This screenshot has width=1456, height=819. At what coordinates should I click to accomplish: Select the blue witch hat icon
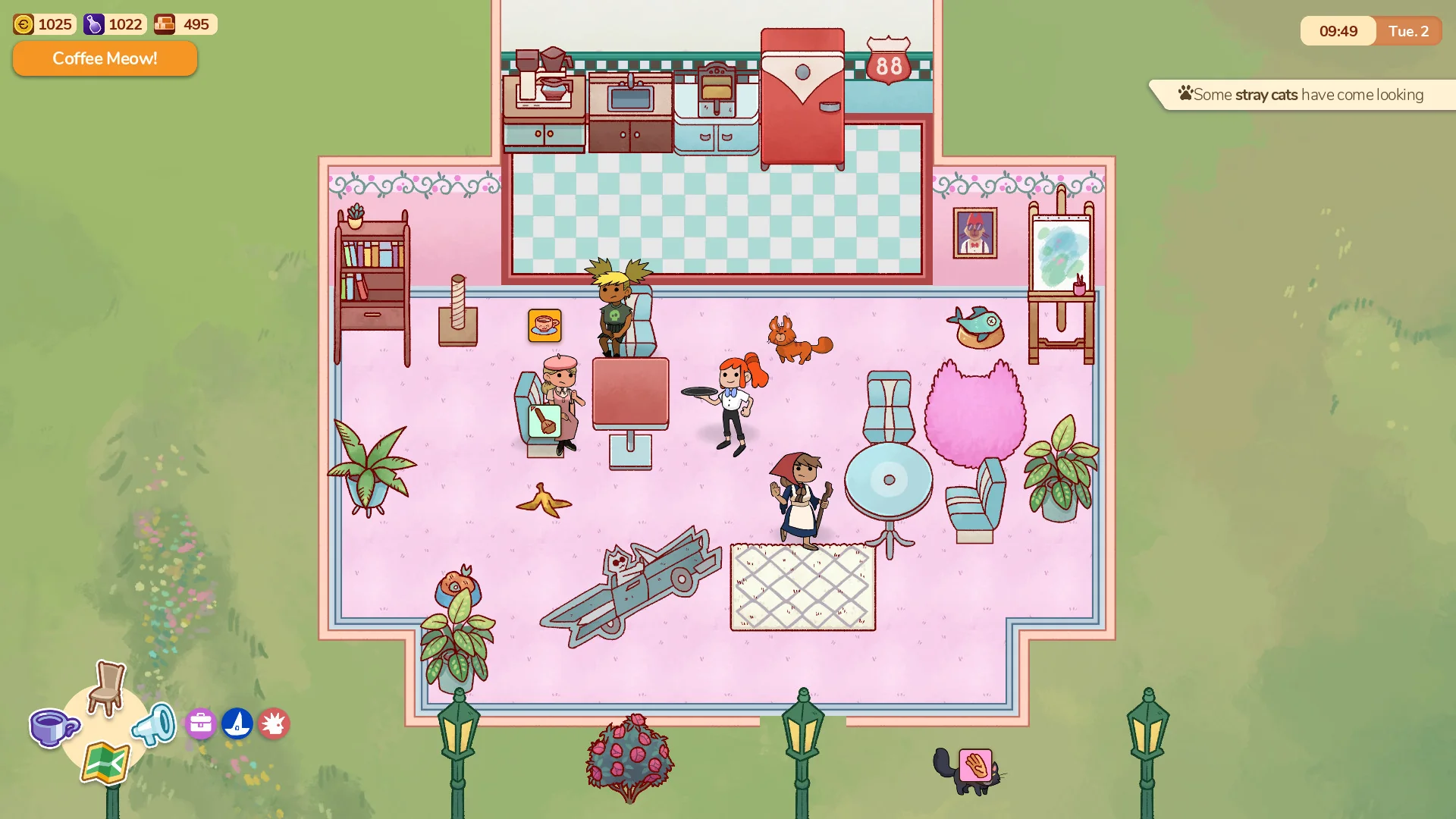coord(237,724)
